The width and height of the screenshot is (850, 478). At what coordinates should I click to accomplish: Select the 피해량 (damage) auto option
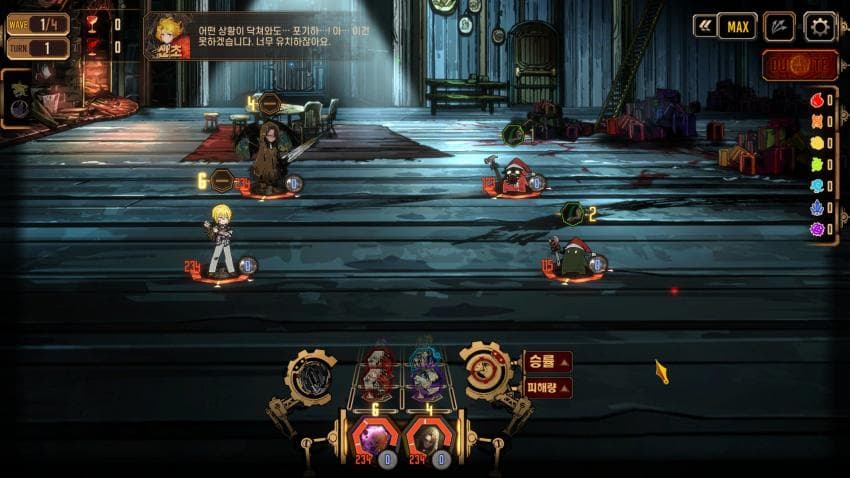[x=547, y=387]
